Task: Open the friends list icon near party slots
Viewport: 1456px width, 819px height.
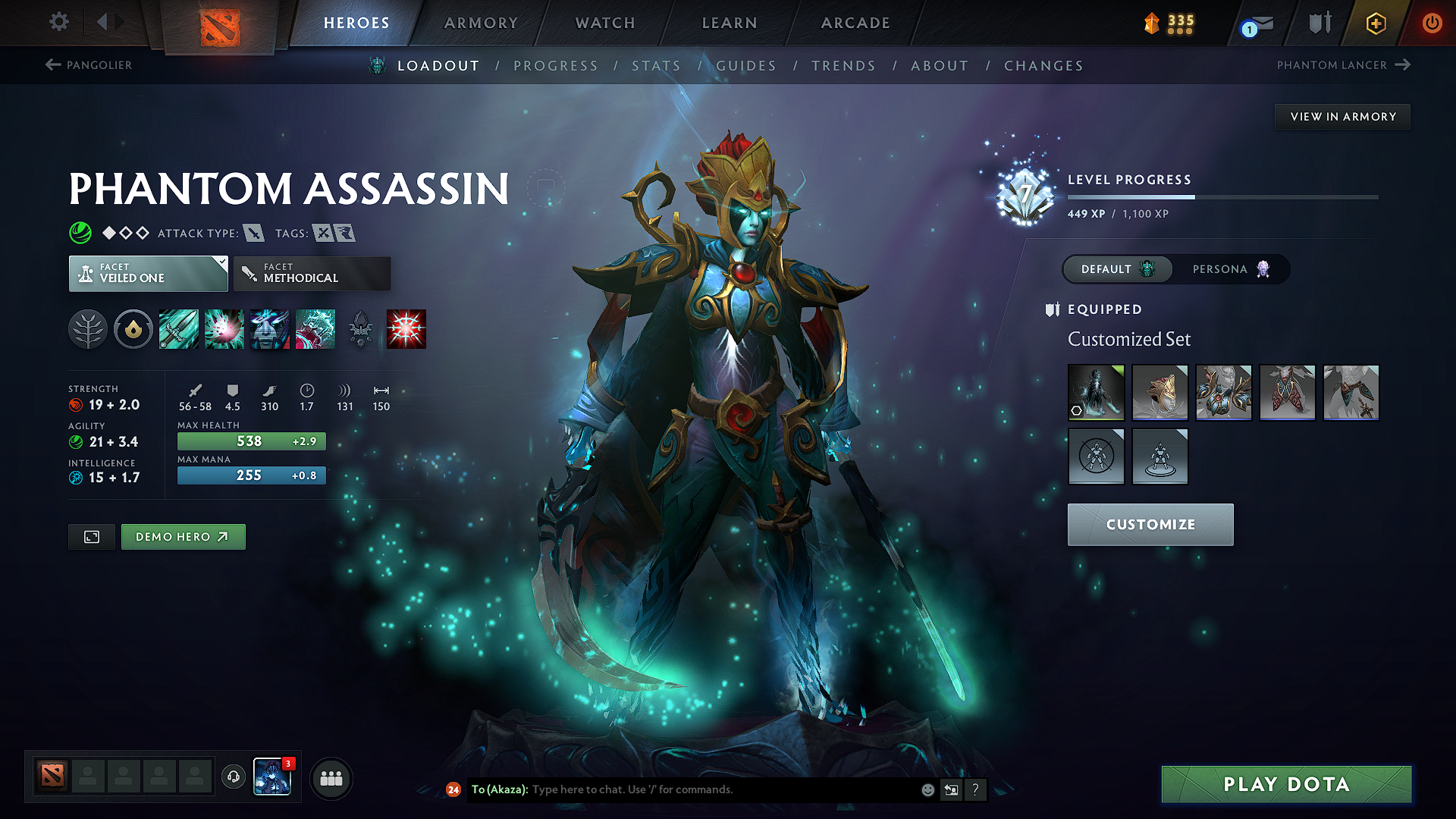Action: coord(331,777)
